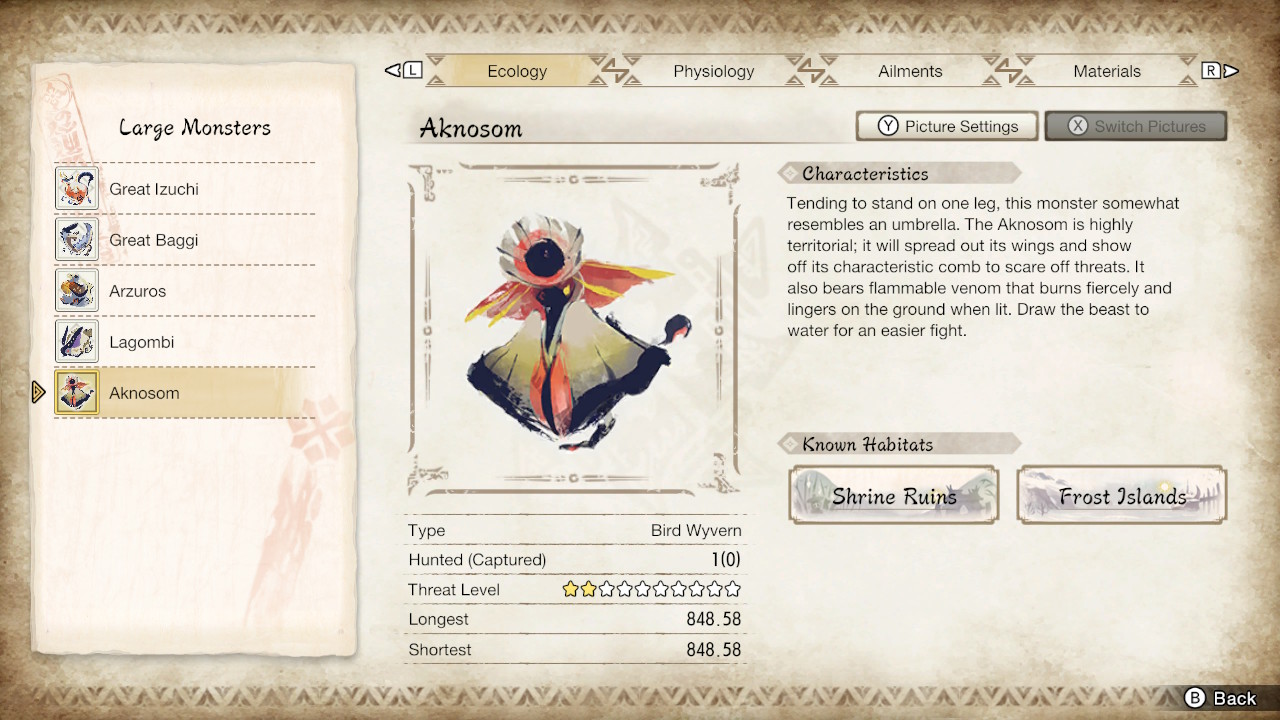Image resolution: width=1280 pixels, height=720 pixels.
Task: Open the Shrine Ruins habitat entry
Action: (893, 495)
